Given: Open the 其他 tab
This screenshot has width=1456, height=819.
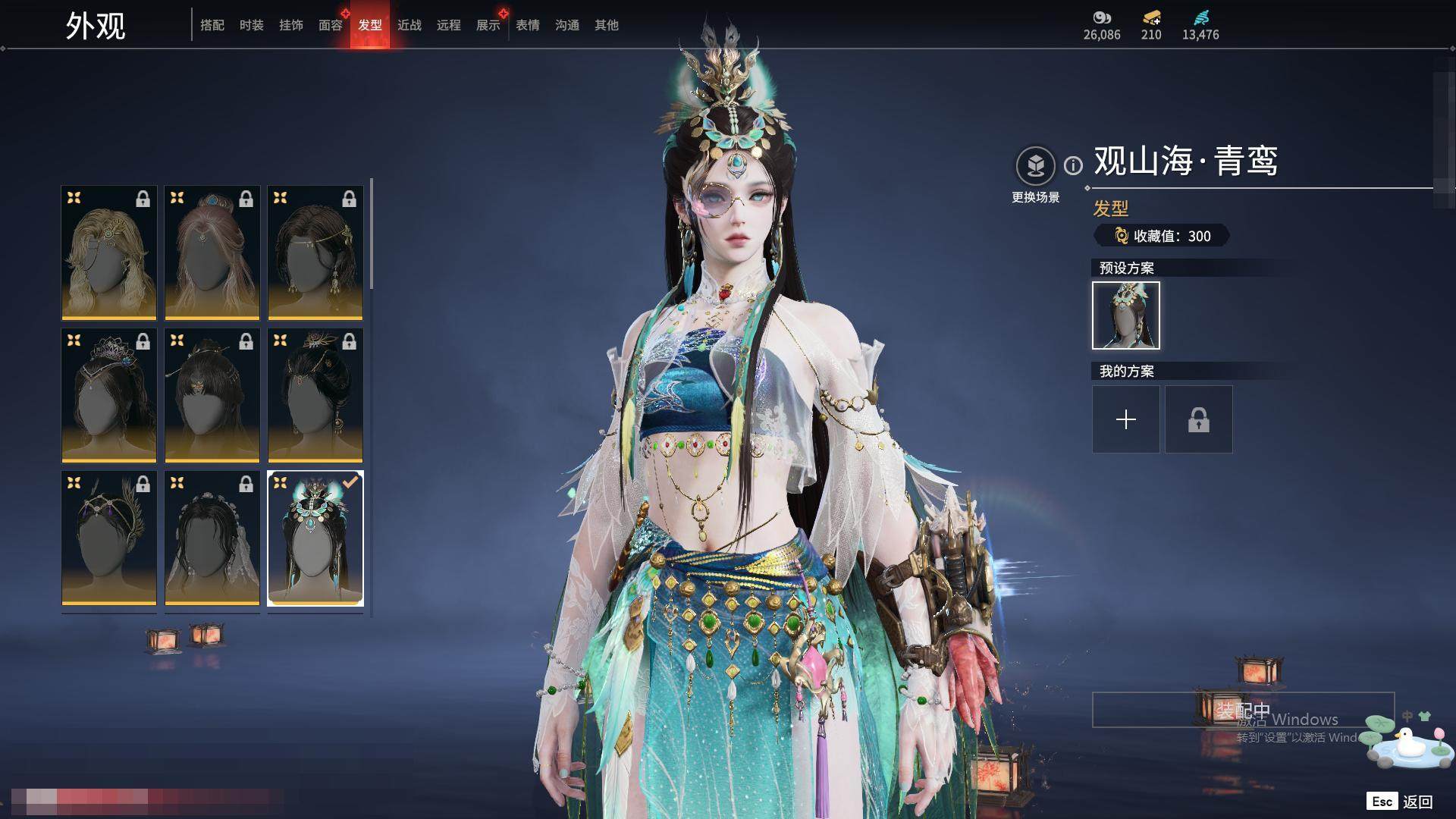Looking at the screenshot, I should coord(607,26).
